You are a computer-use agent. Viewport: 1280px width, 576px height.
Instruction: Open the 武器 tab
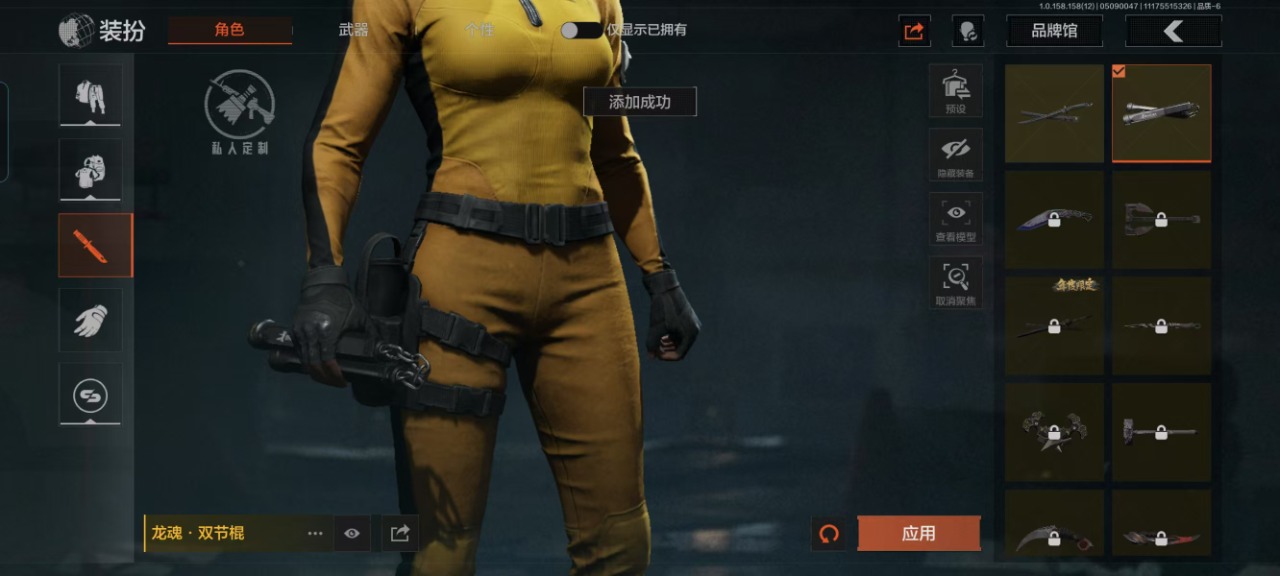(x=353, y=30)
